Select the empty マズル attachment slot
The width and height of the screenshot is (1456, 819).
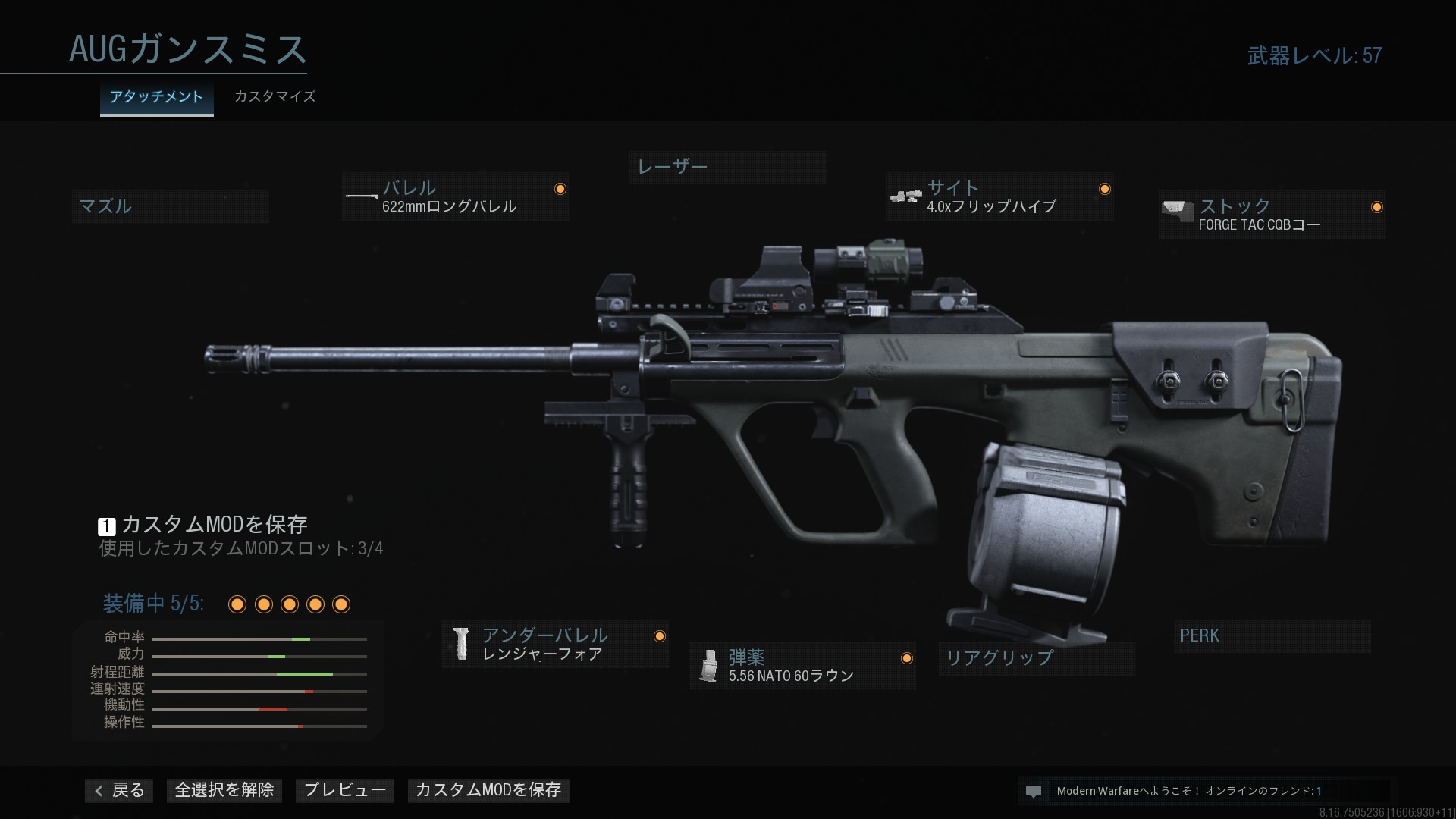[x=170, y=206]
